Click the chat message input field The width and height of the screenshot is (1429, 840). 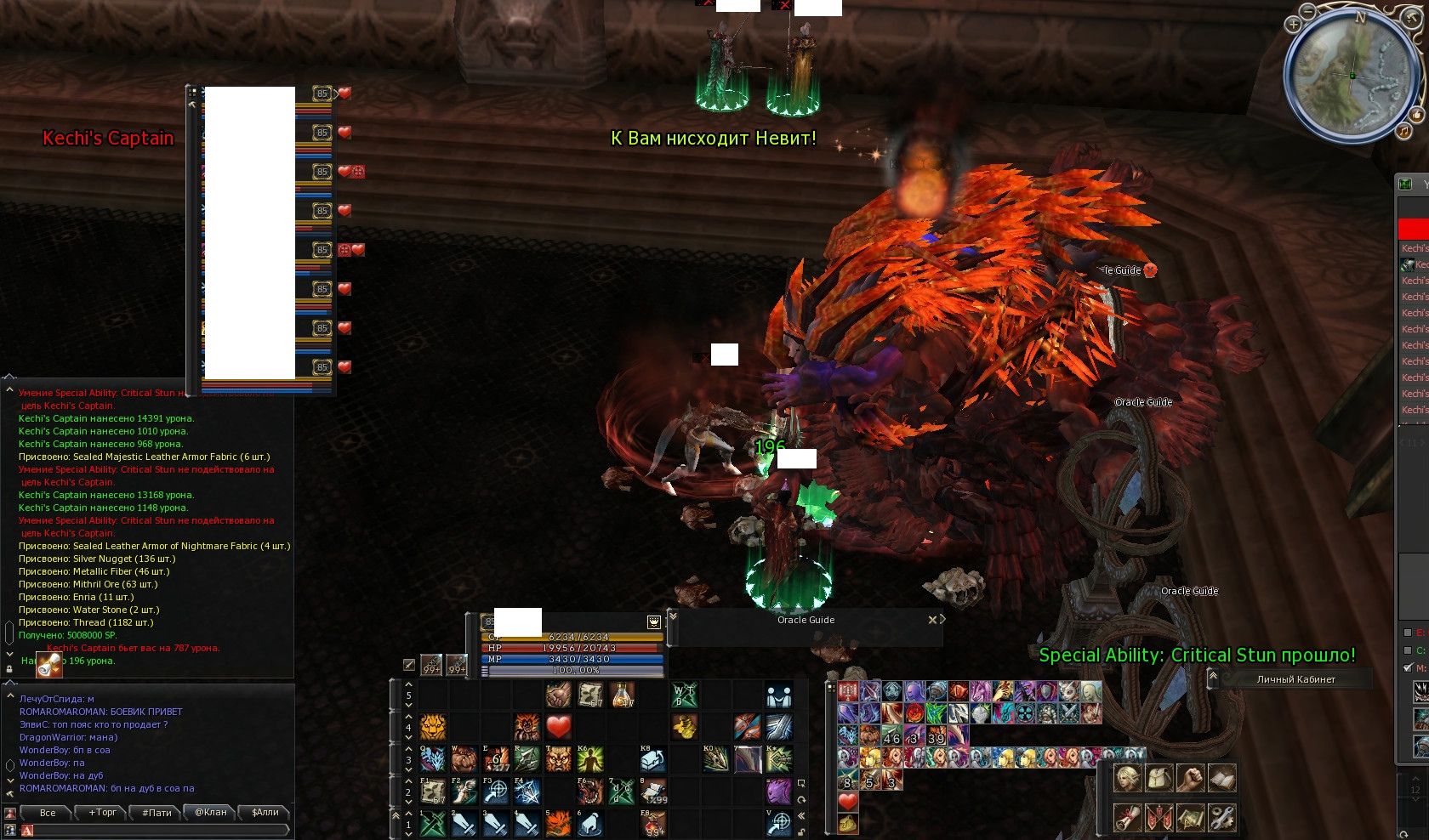(x=157, y=831)
